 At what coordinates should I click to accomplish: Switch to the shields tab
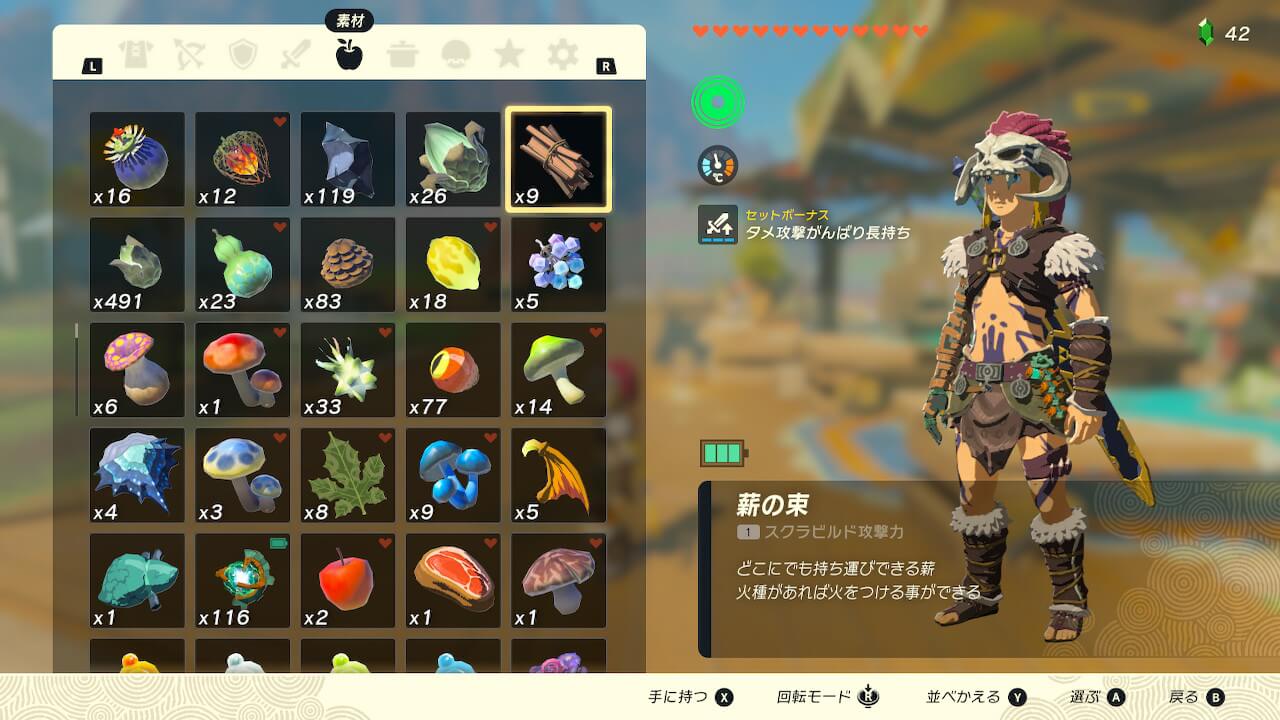click(242, 55)
